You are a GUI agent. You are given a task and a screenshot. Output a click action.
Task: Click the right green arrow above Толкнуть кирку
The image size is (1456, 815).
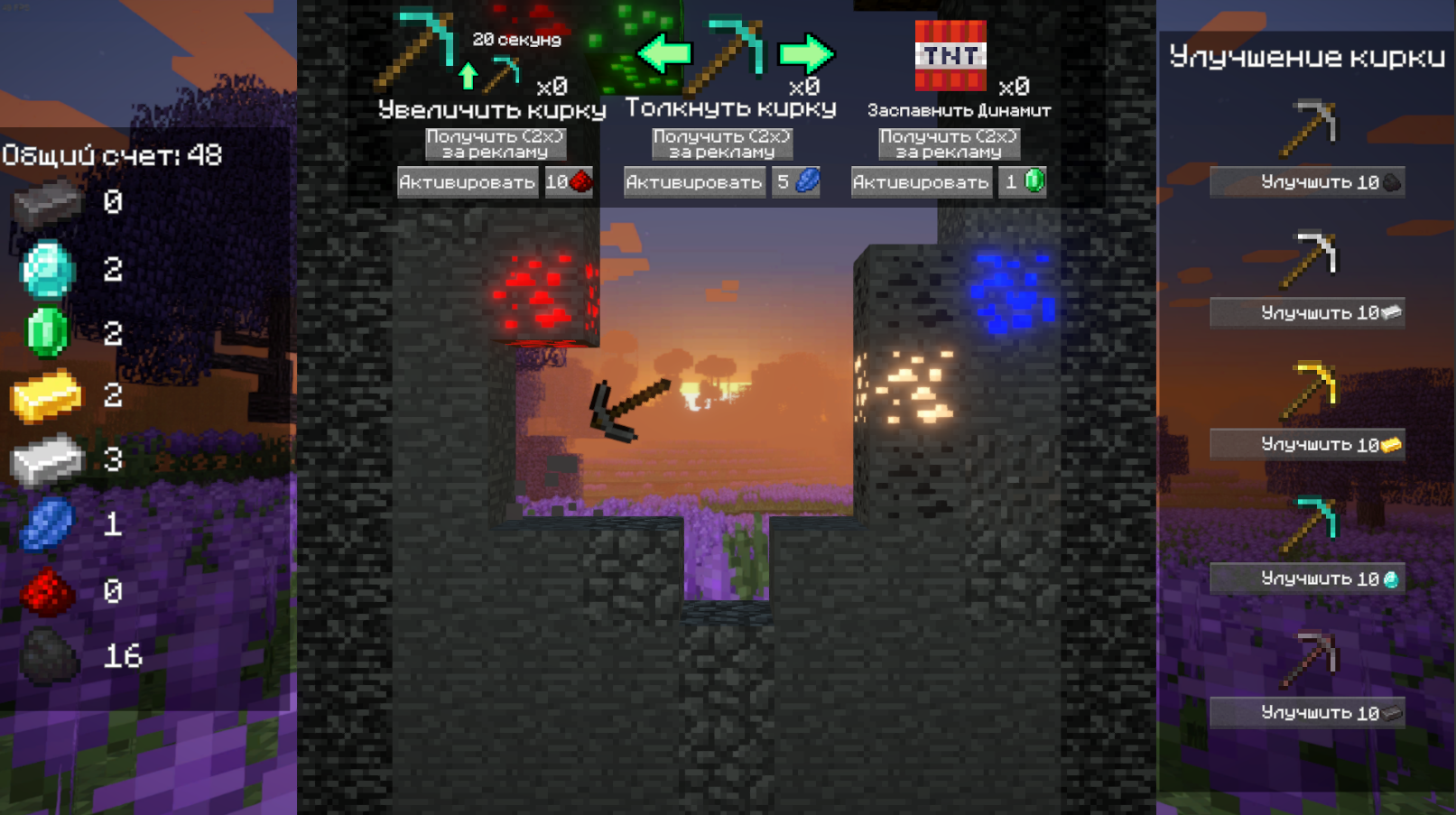804,52
